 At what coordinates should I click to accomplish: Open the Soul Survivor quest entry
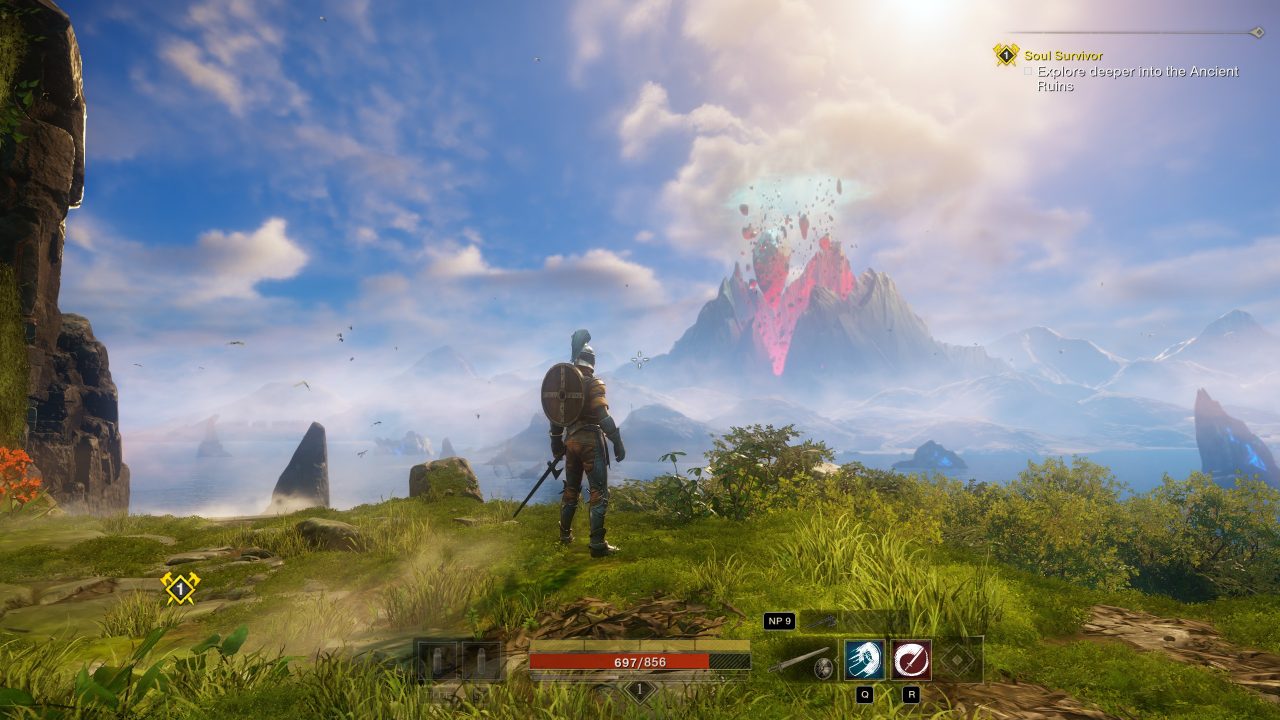(1063, 56)
